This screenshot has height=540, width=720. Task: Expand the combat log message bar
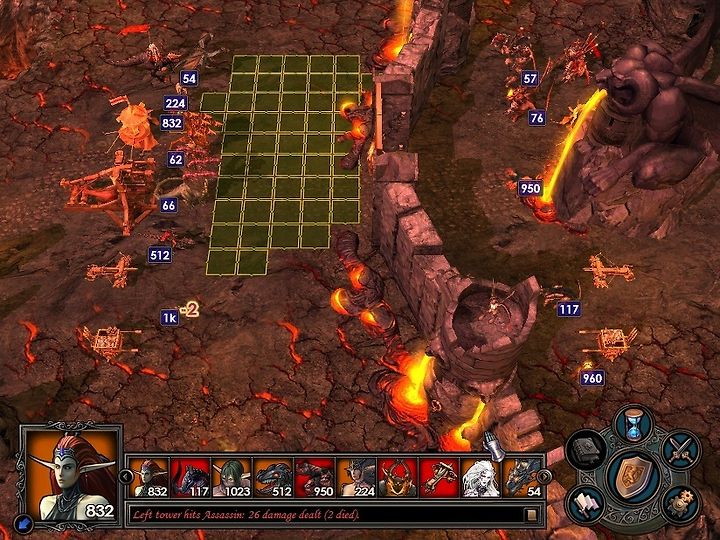532,514
